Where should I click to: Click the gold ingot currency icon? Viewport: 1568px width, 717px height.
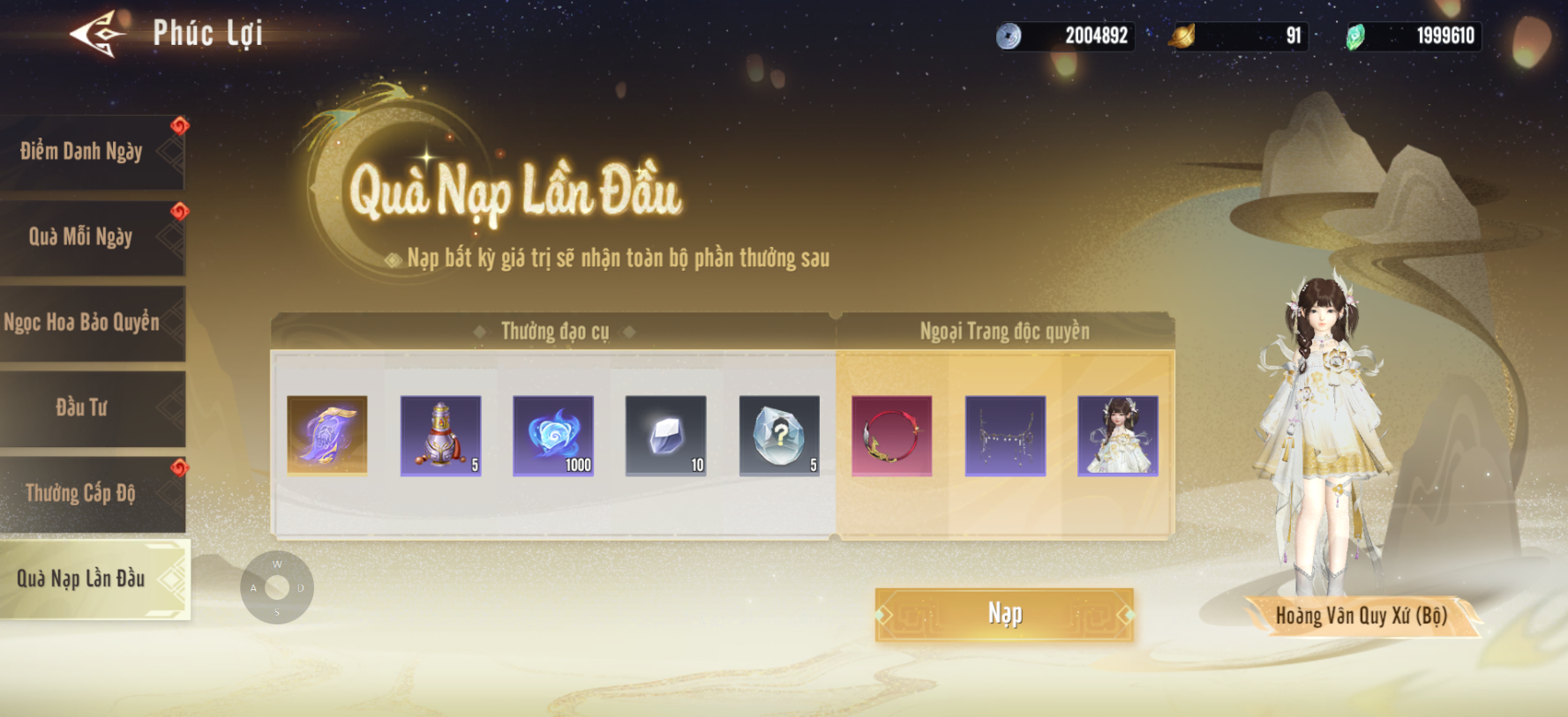[x=1182, y=36]
